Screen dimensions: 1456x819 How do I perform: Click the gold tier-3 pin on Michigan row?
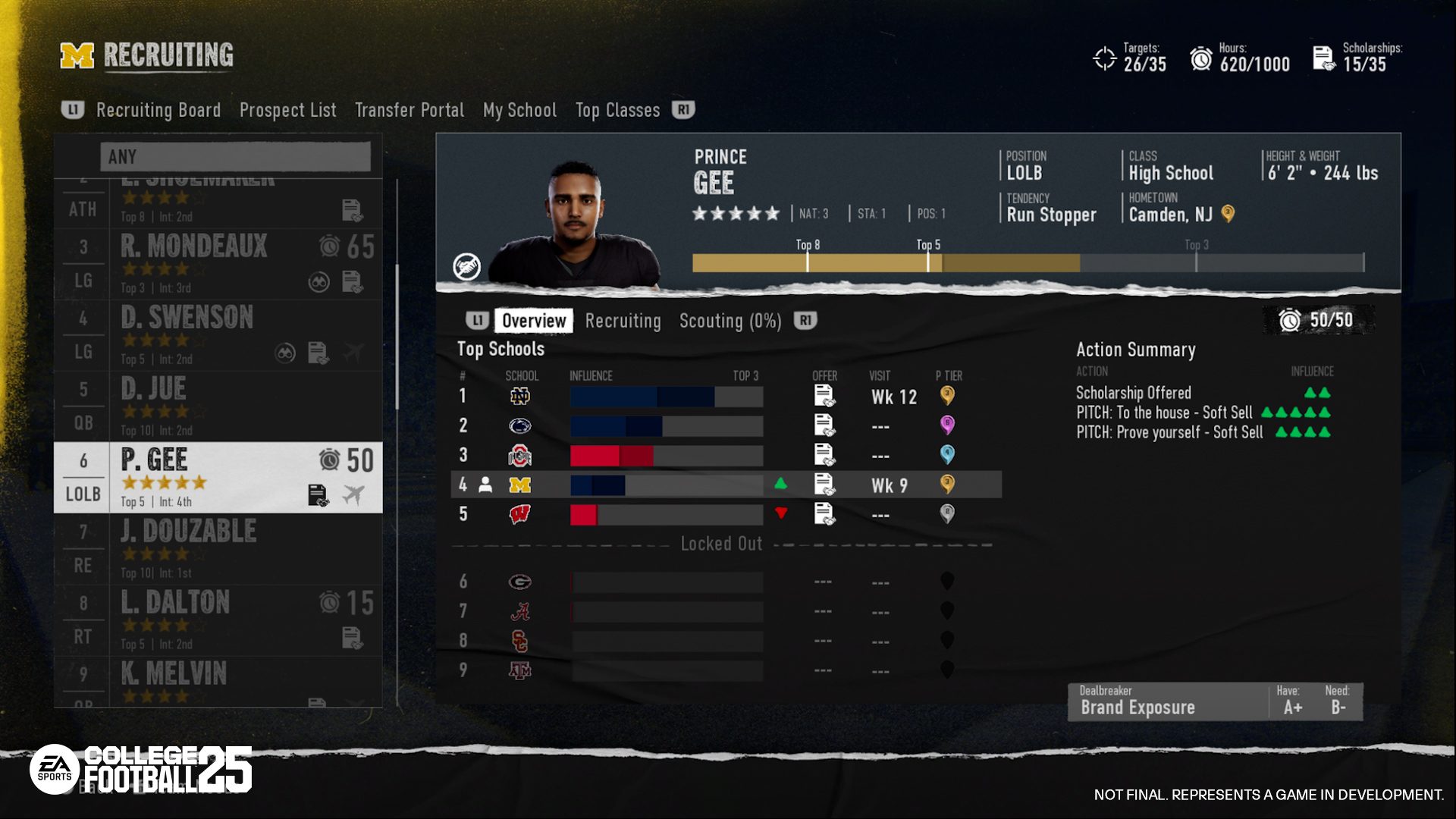click(x=948, y=485)
